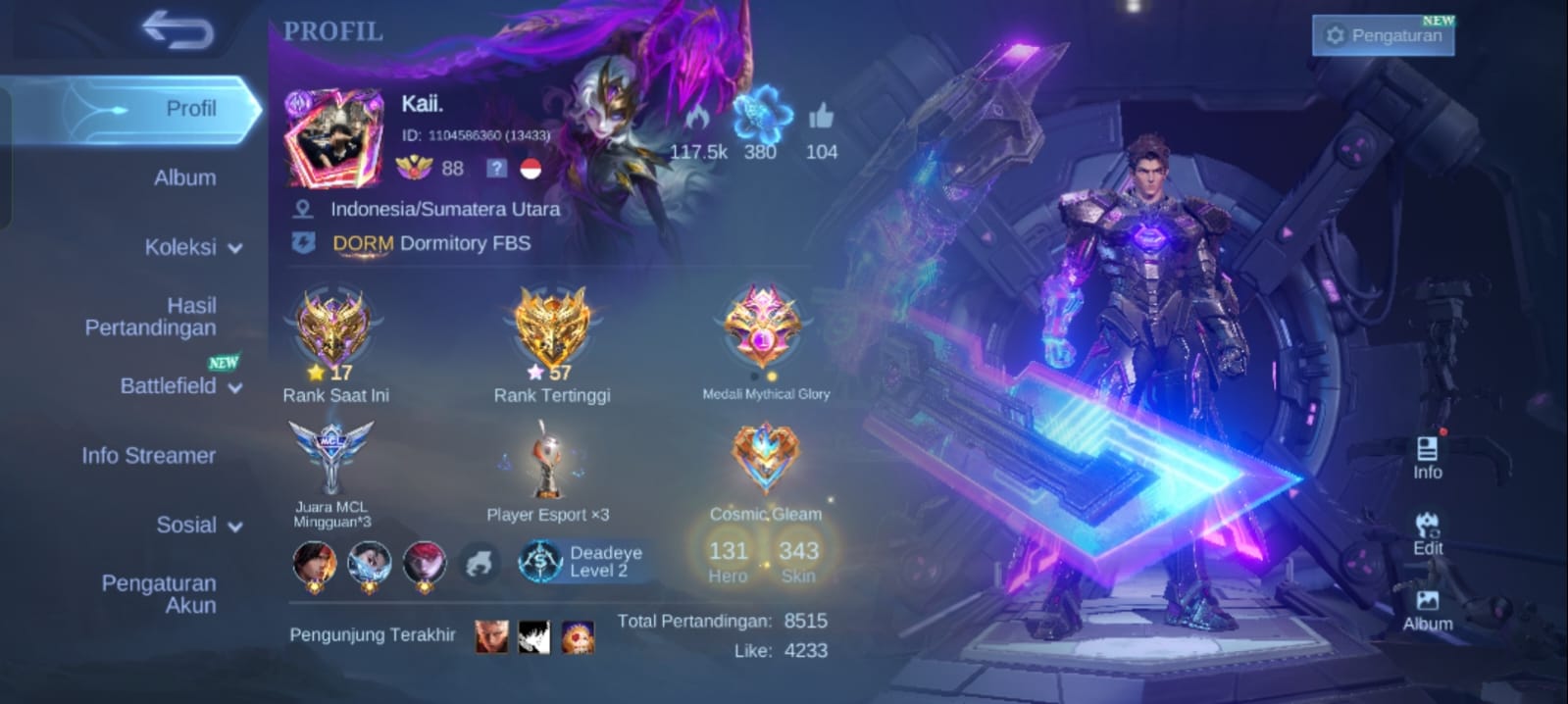
Task: Switch to the Album tab in sidebar
Action: pos(184,177)
